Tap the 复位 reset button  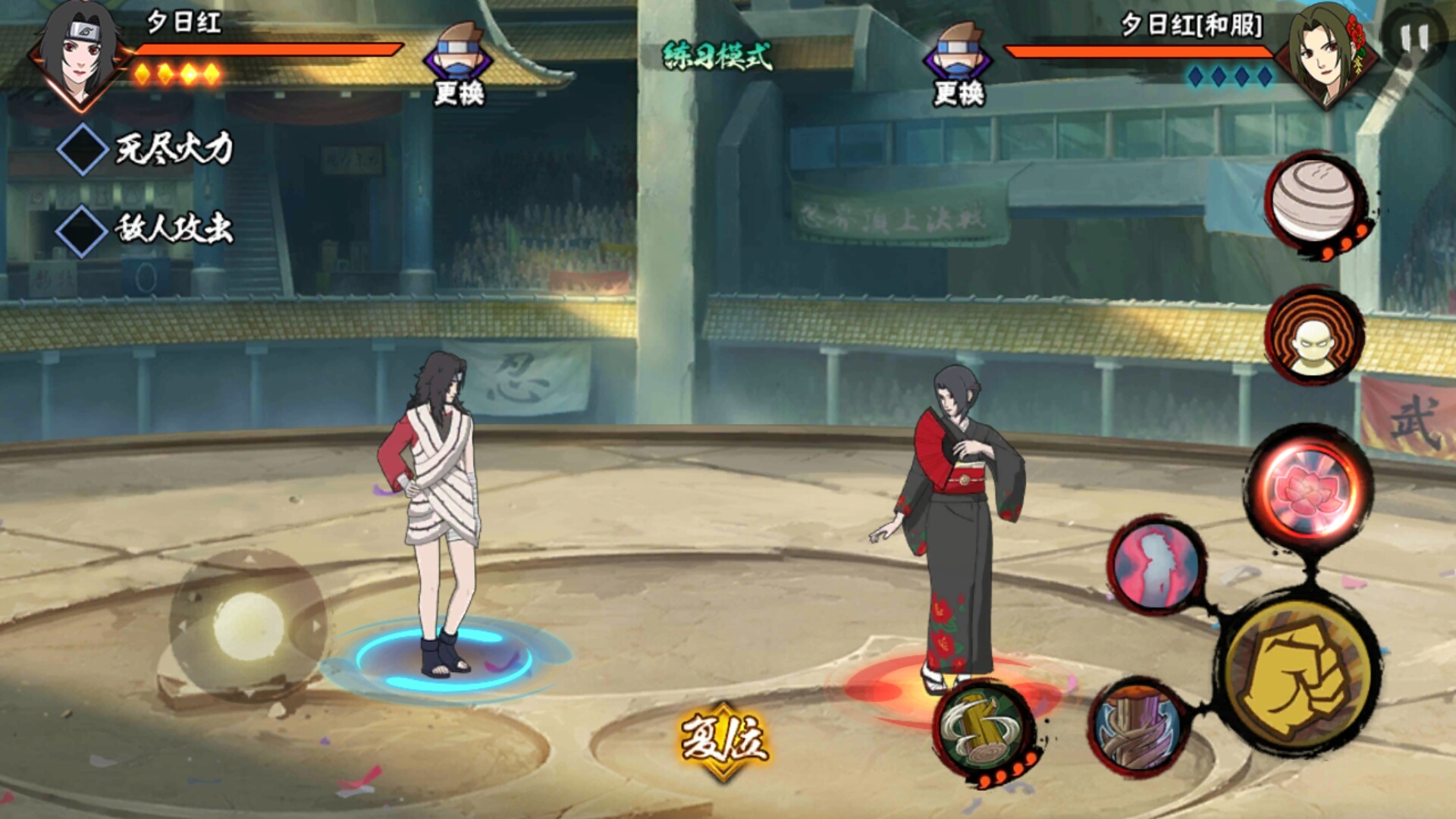point(724,739)
